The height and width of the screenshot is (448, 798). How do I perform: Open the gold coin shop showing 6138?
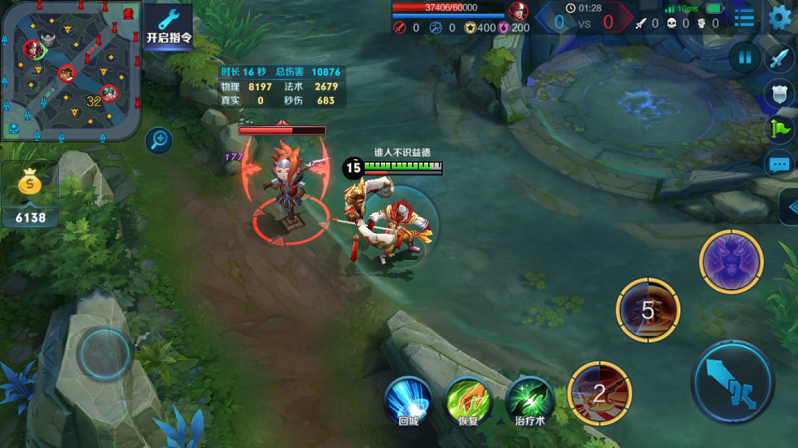coord(30,194)
